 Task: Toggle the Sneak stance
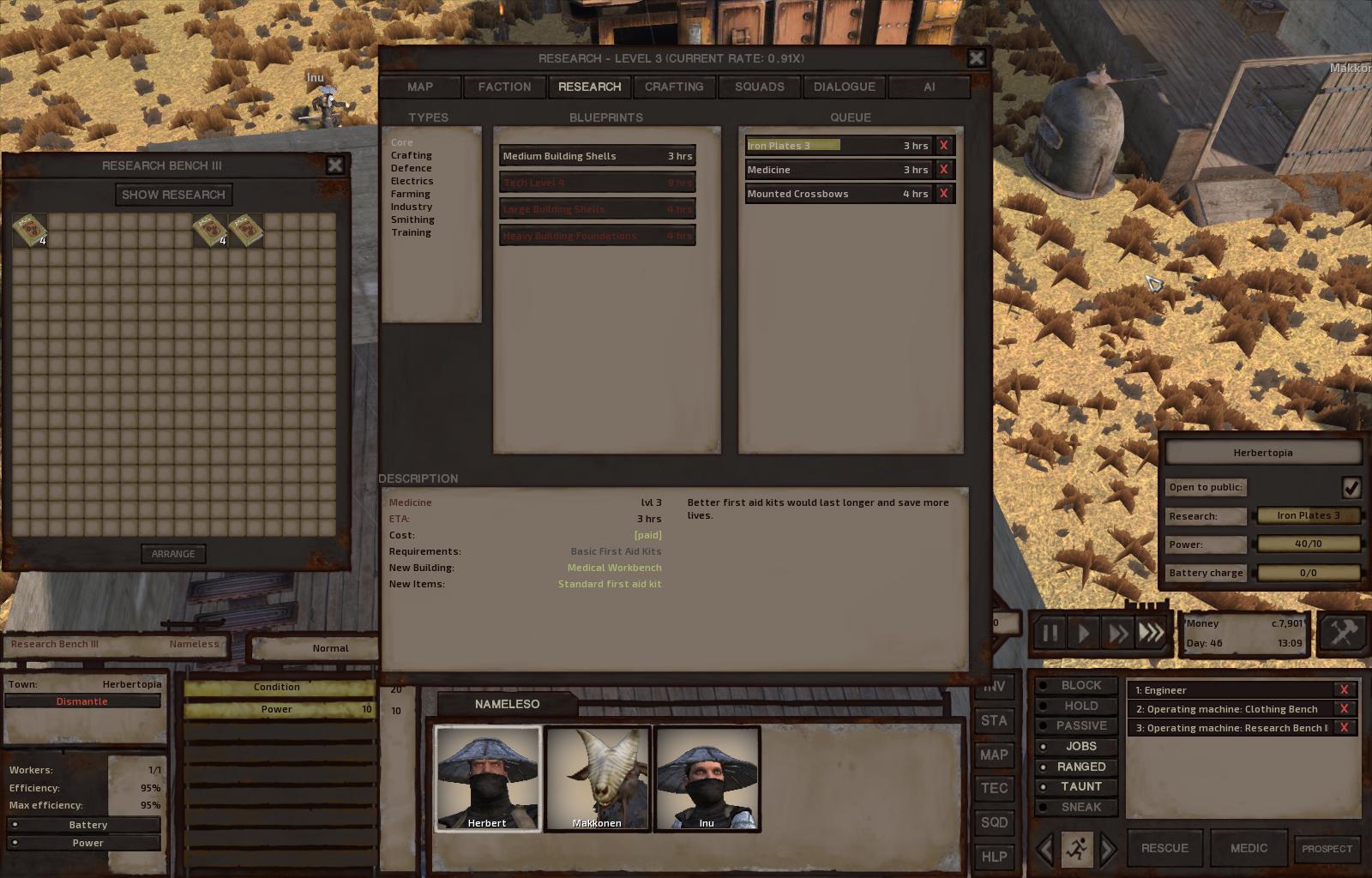coord(1080,807)
